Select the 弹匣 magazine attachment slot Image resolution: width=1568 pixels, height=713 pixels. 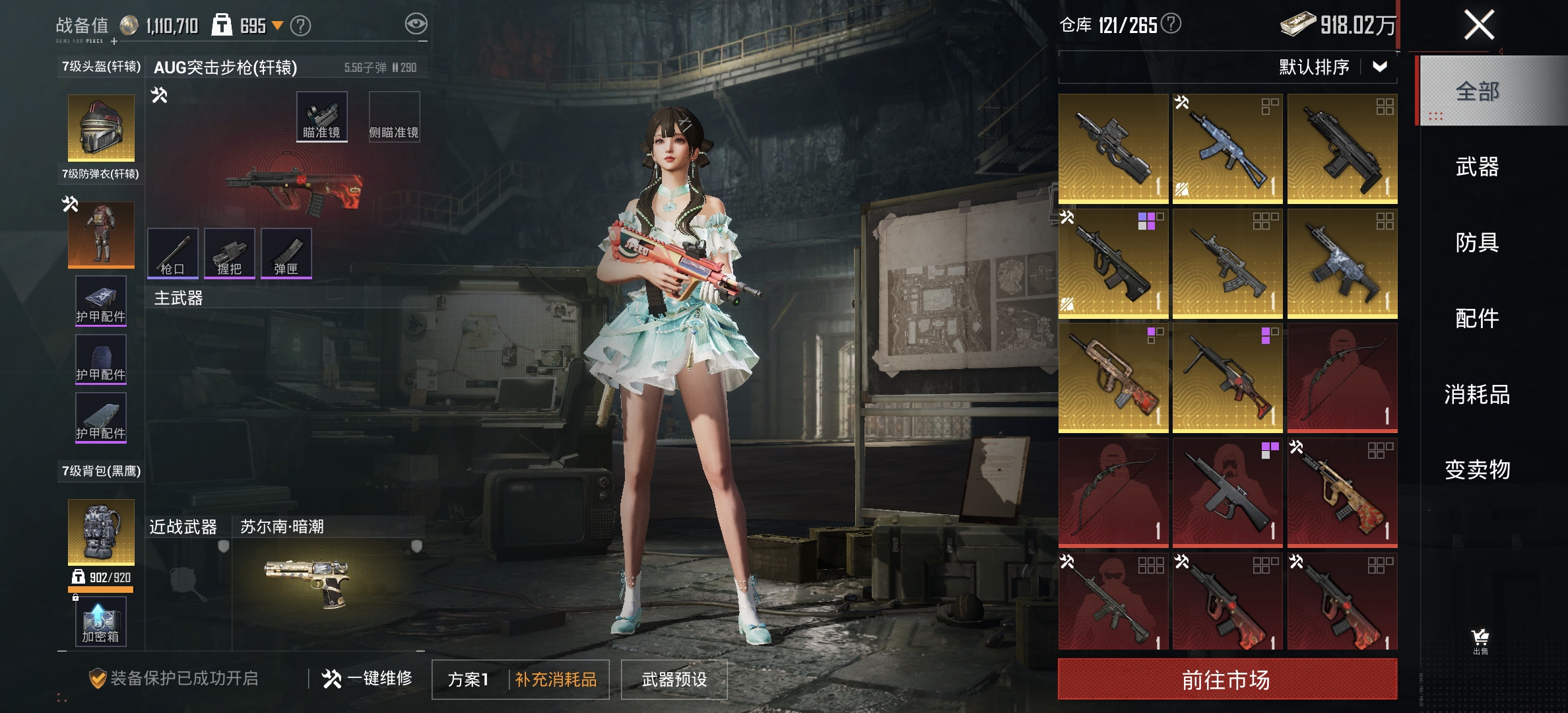click(x=286, y=252)
